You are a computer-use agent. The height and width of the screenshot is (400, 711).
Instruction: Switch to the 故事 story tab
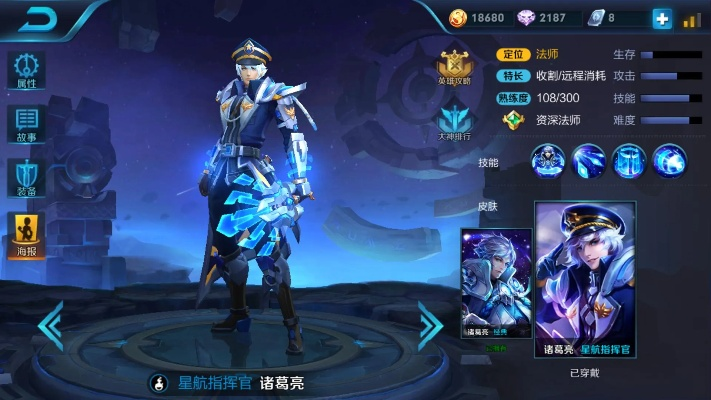(x=26, y=126)
